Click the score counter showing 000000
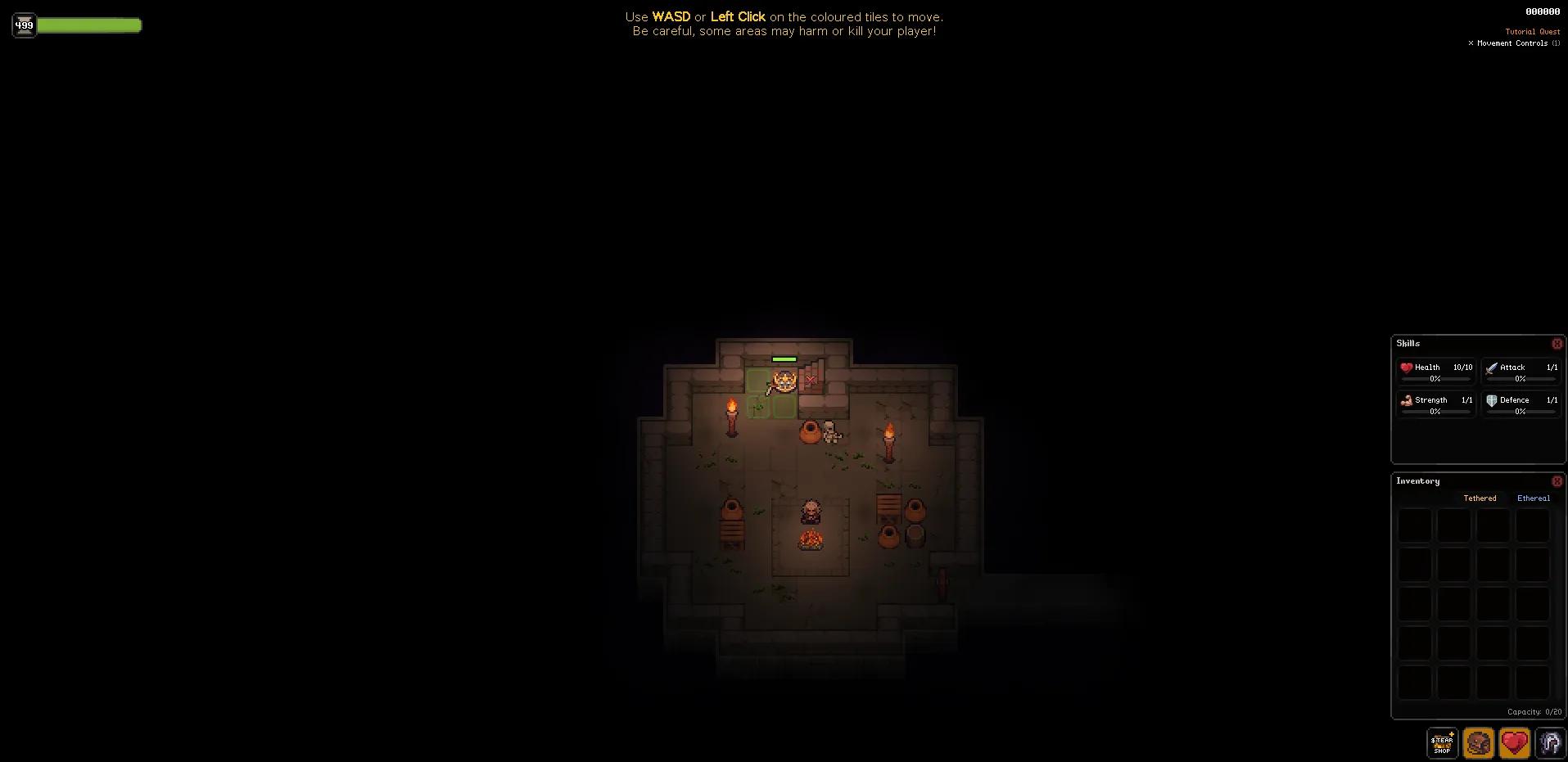The image size is (1568, 762). [x=1542, y=11]
